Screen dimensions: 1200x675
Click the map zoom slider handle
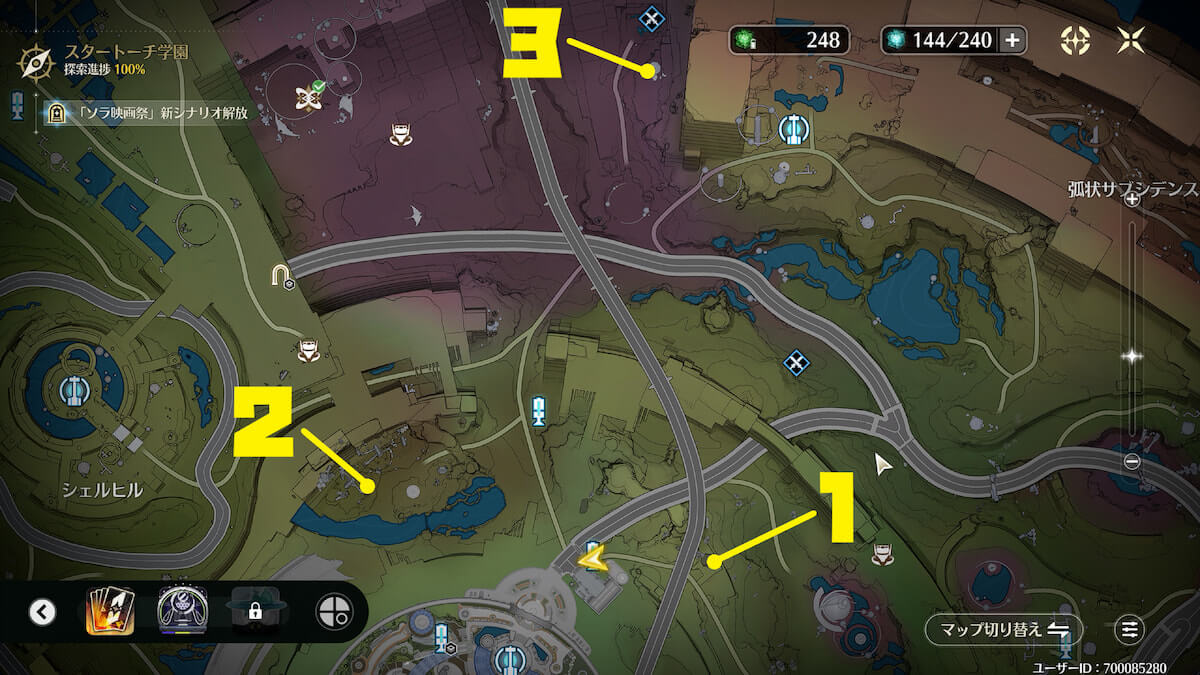1132,355
